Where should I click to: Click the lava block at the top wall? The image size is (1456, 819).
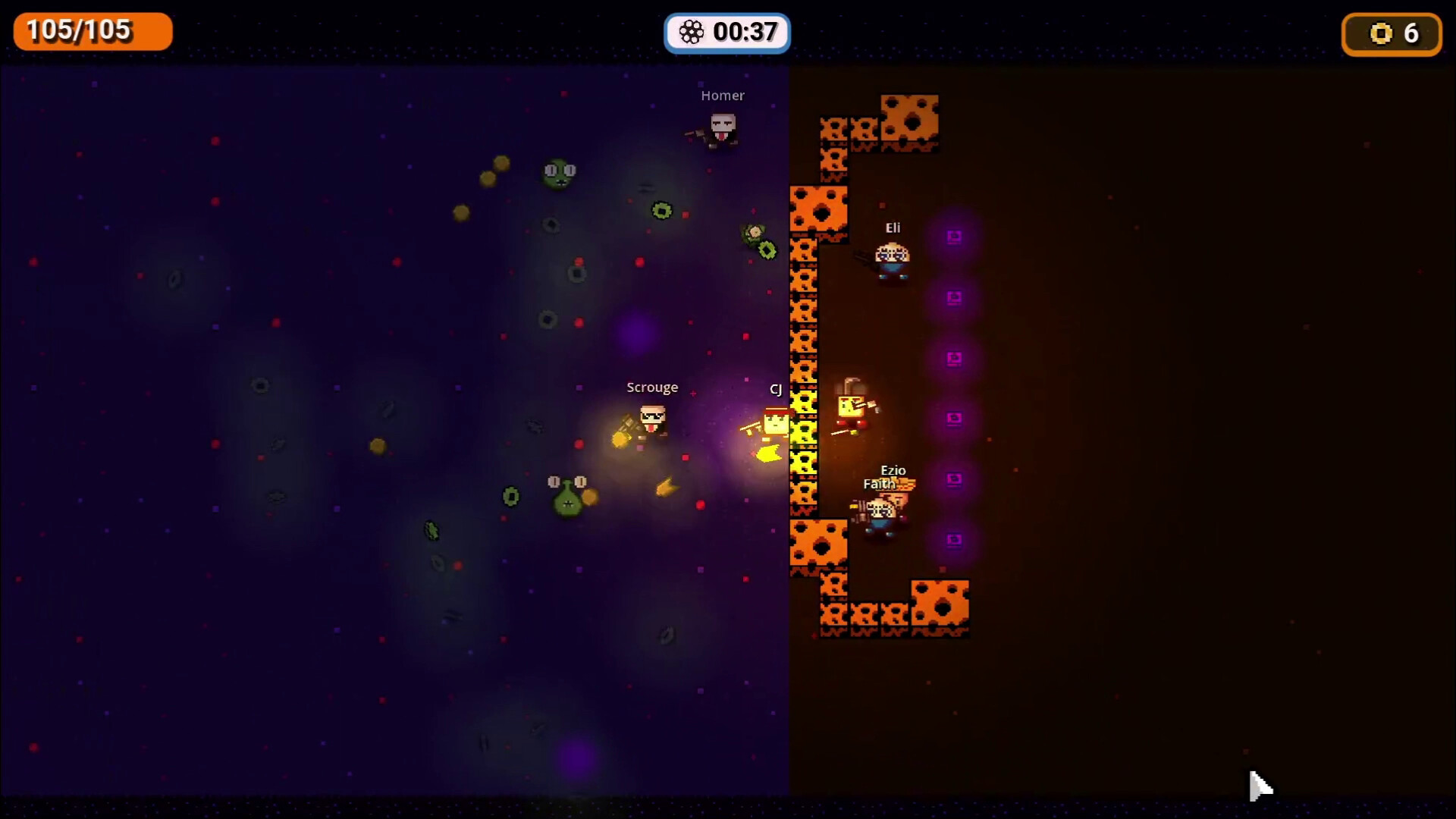tap(909, 121)
